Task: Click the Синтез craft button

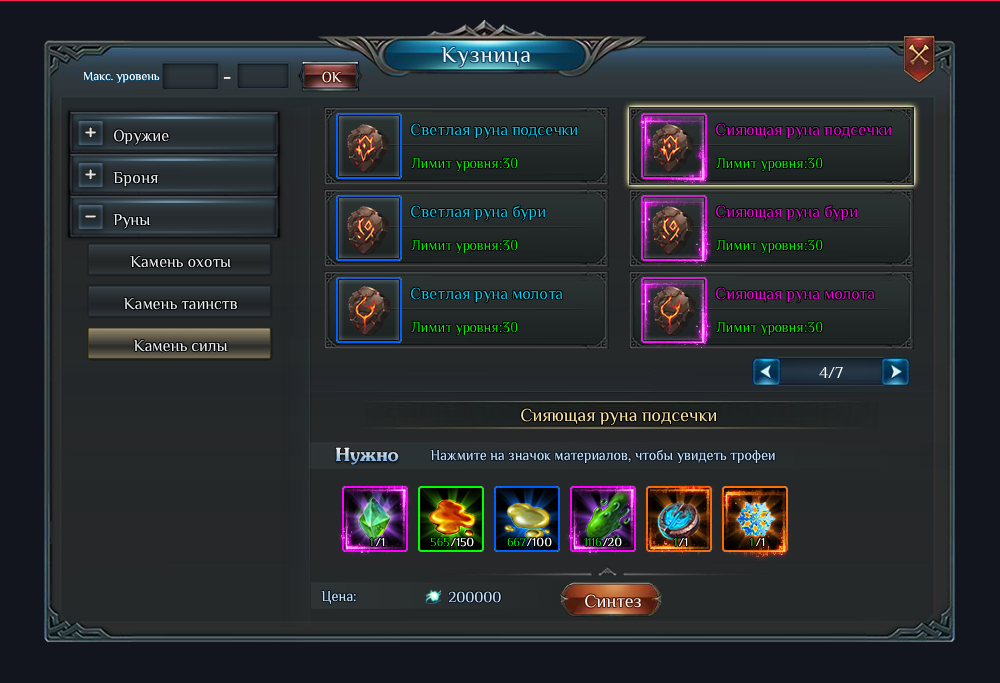Action: pos(610,600)
